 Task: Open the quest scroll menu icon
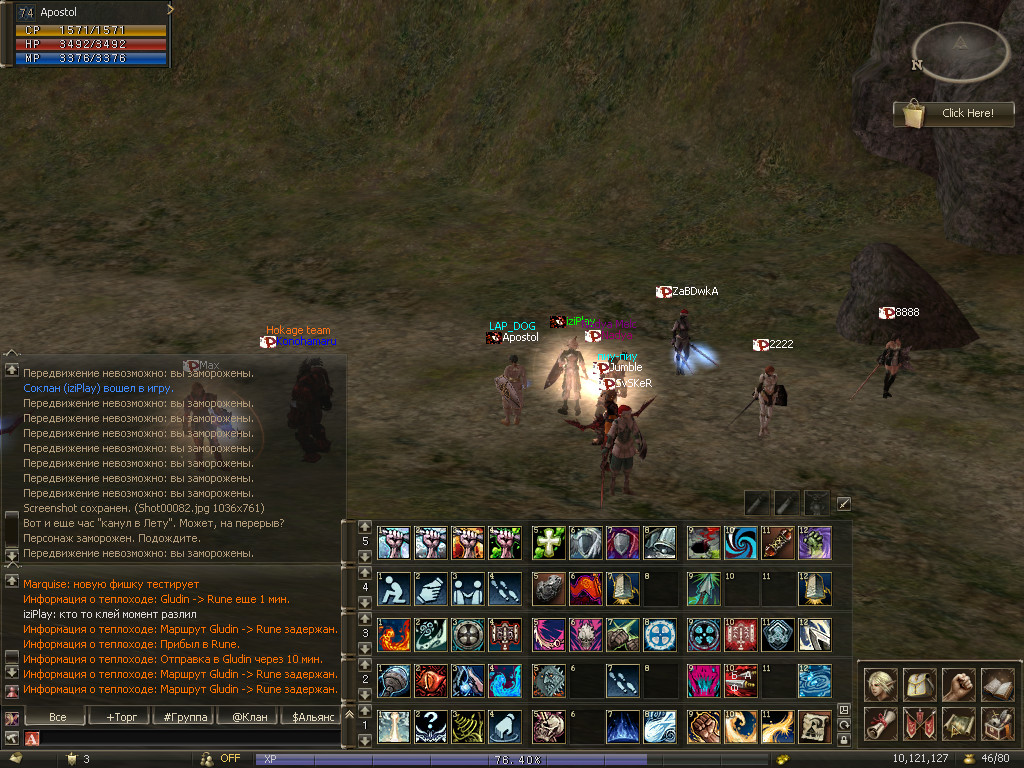[x=880, y=723]
